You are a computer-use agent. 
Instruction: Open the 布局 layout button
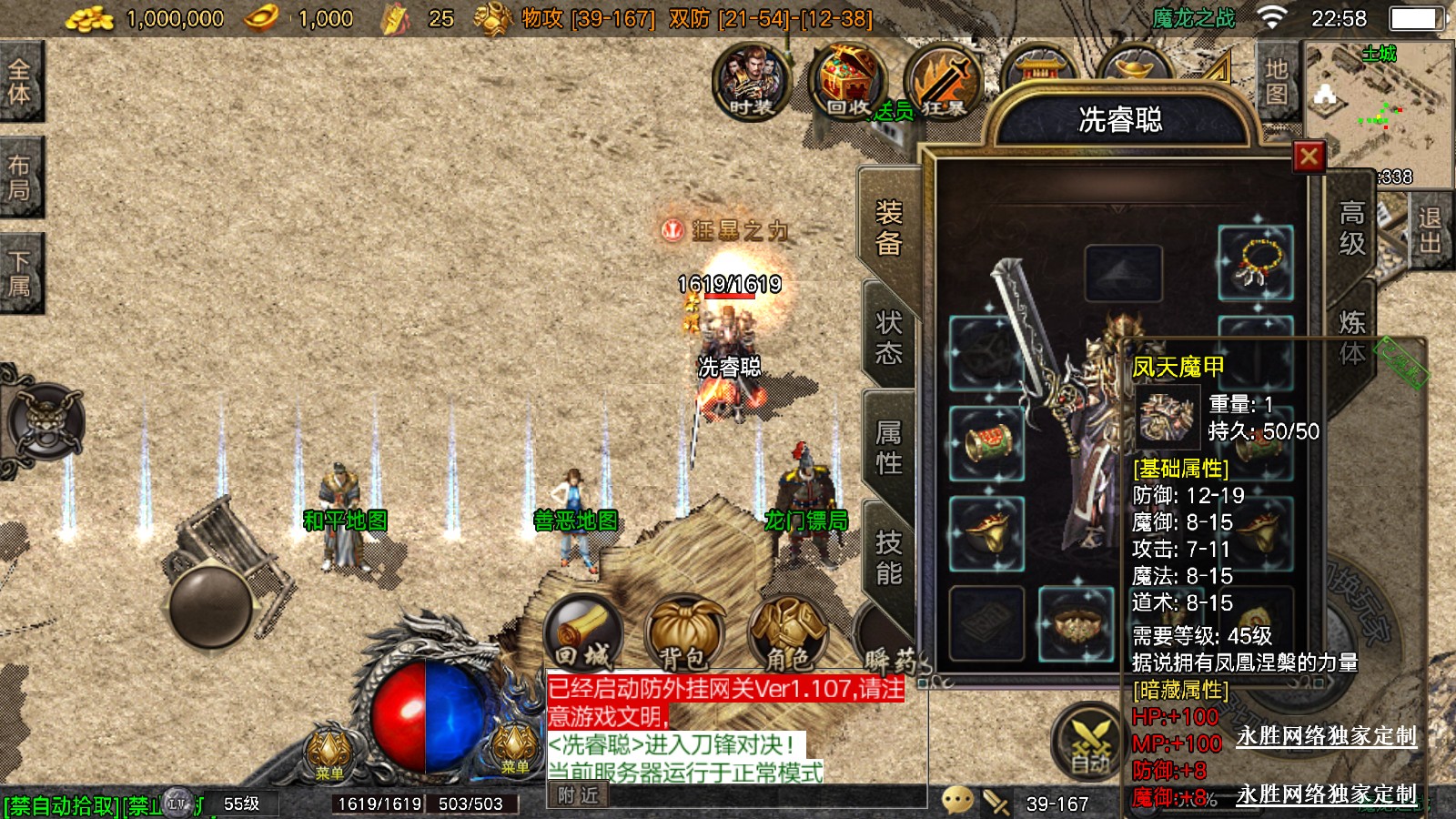pos(20,177)
